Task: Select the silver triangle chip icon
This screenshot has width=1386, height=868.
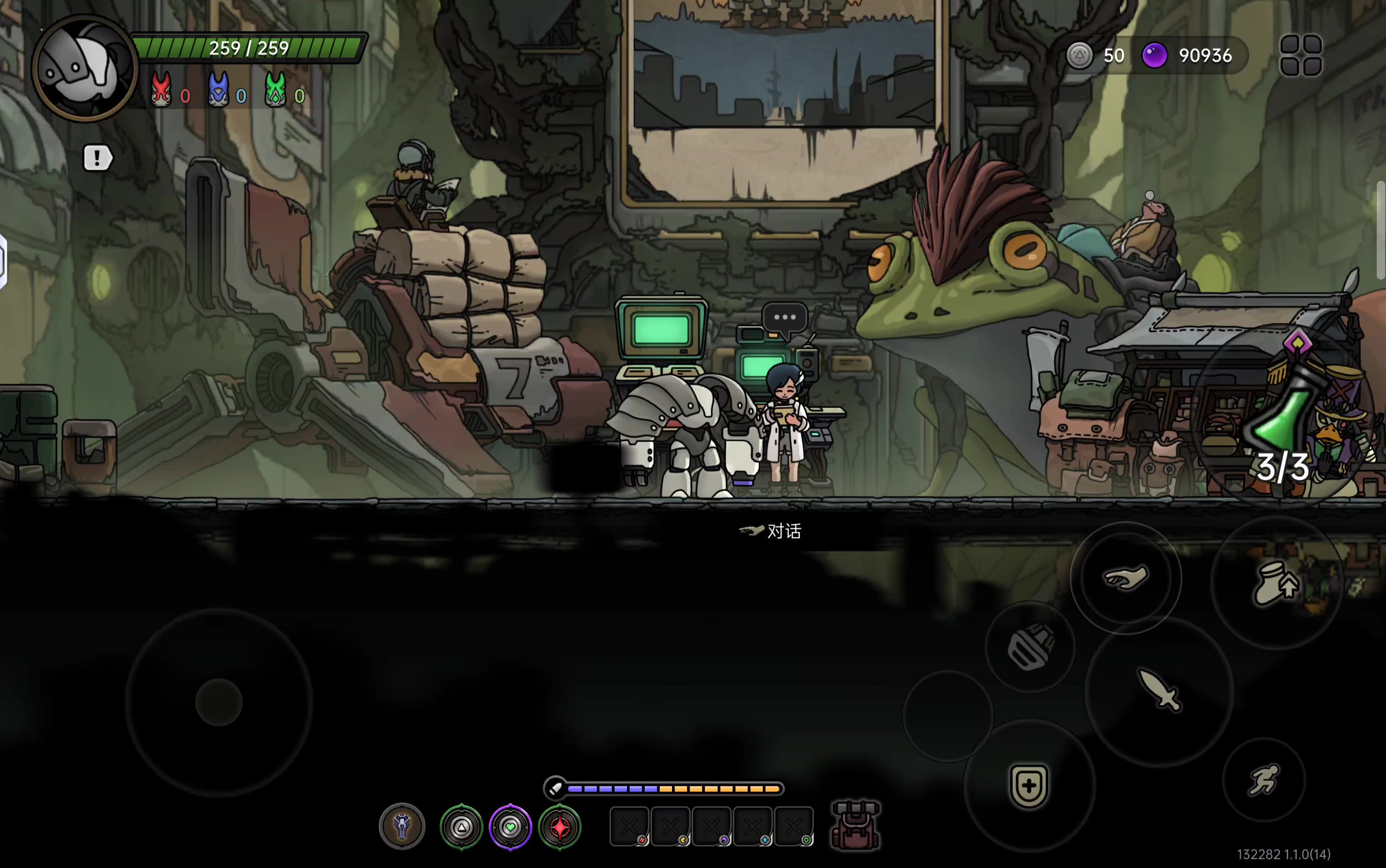Action: (461, 827)
